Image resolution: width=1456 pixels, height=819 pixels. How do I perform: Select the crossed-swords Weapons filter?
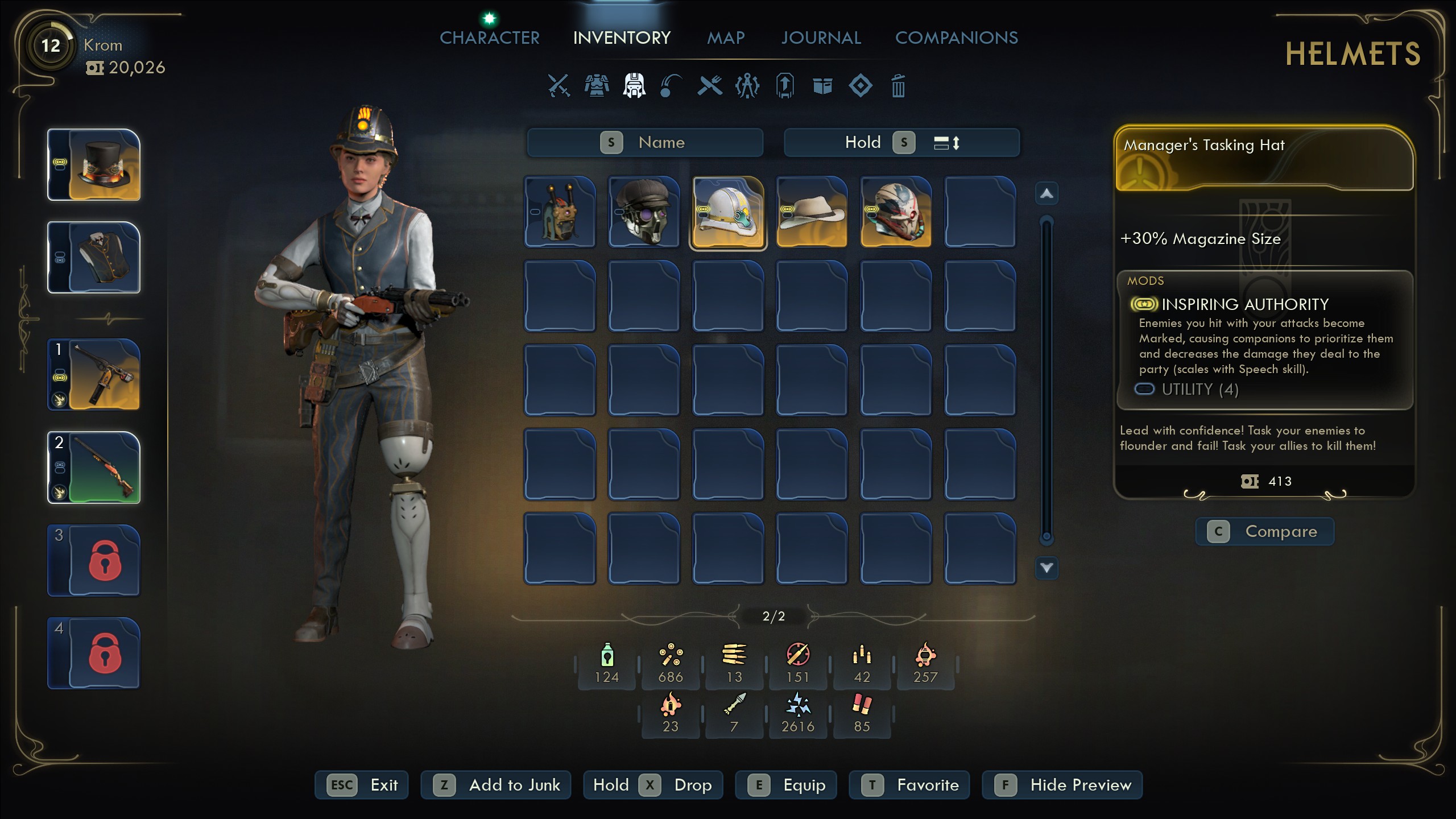tap(559, 86)
